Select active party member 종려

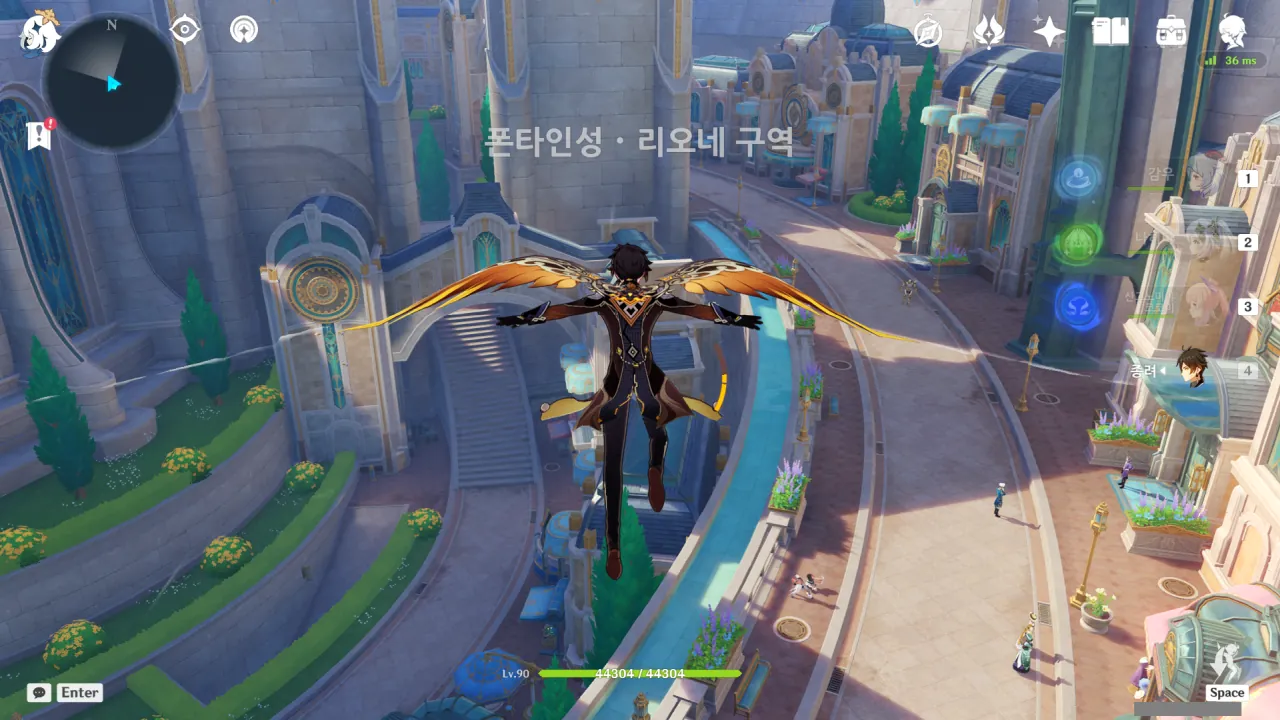[1192, 368]
